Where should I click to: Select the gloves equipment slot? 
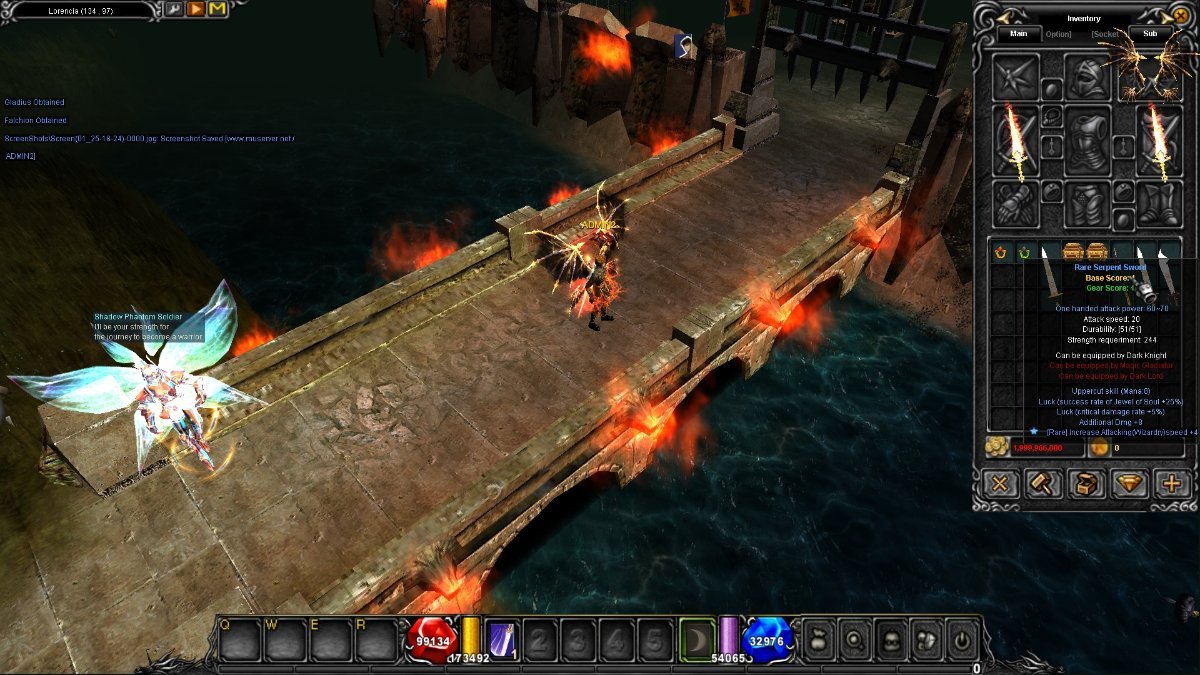[x=1016, y=204]
